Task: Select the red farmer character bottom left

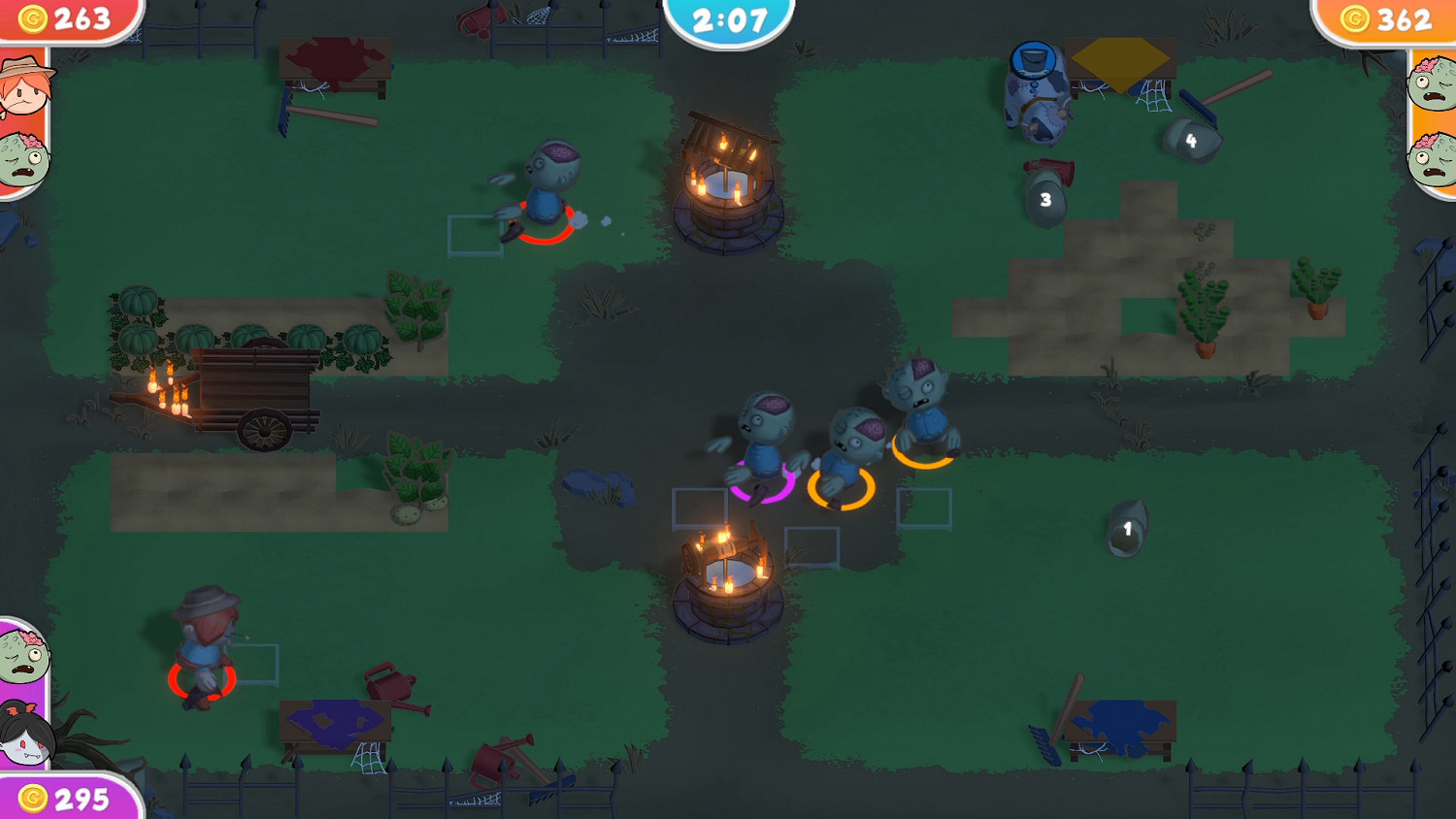Action: [207, 645]
